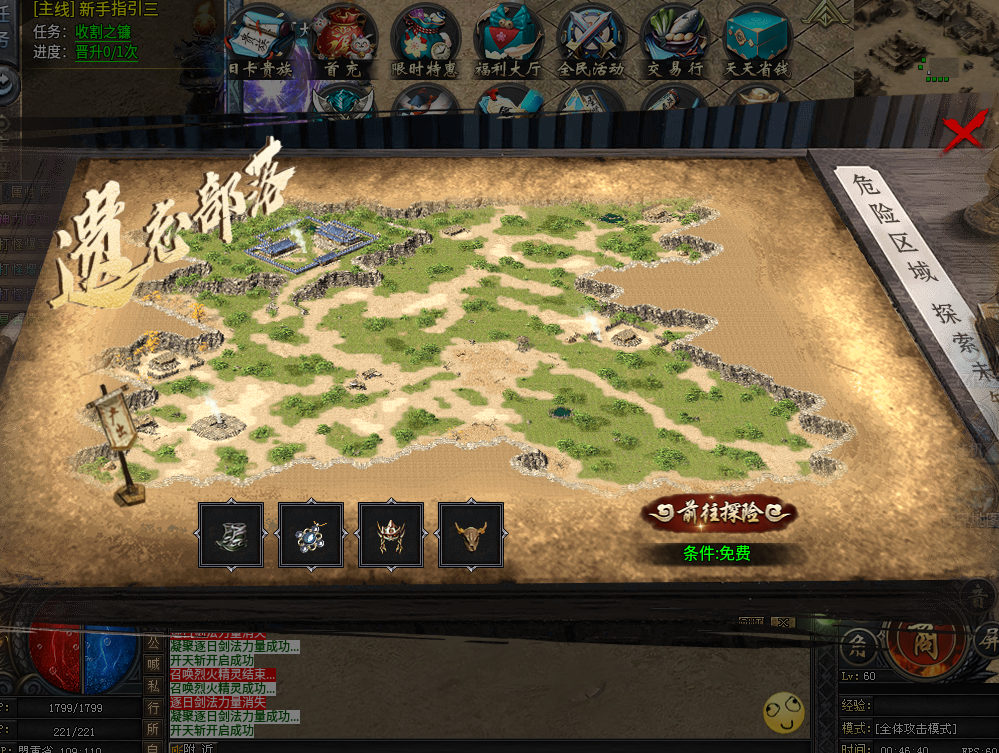Click the yellow smiley emoji button
This screenshot has width=999, height=753.
coord(783,711)
